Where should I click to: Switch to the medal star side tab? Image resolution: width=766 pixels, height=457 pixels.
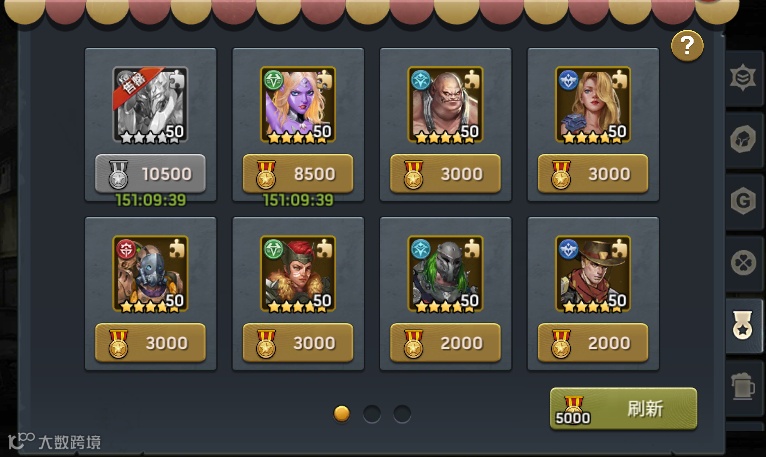(x=744, y=326)
